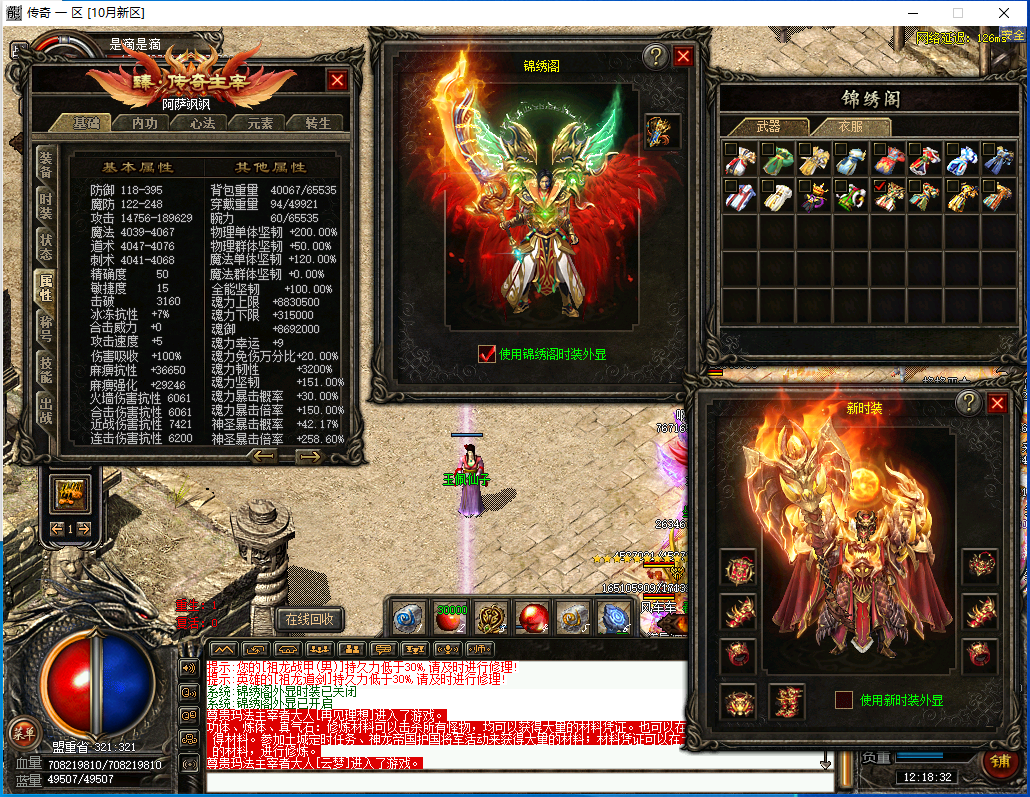
Task: Open the 装备 side tab
Action: coord(46,163)
